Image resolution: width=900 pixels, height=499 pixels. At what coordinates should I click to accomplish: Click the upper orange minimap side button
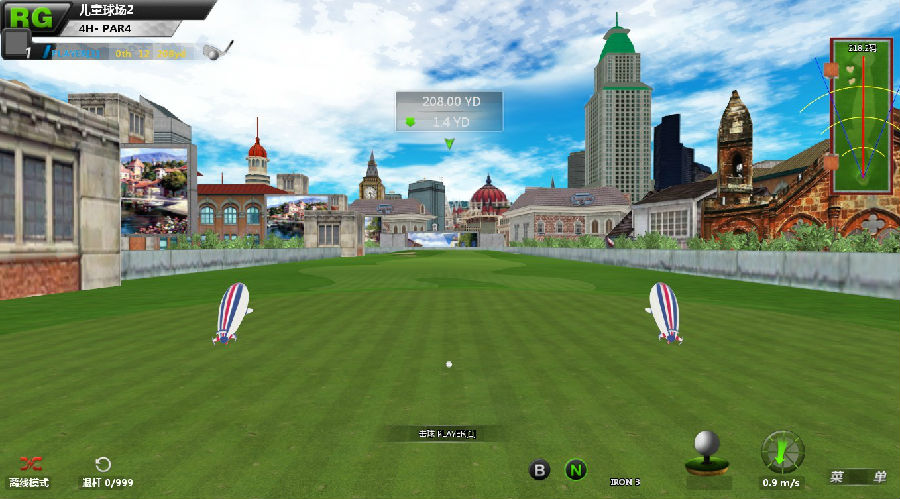click(x=830, y=70)
